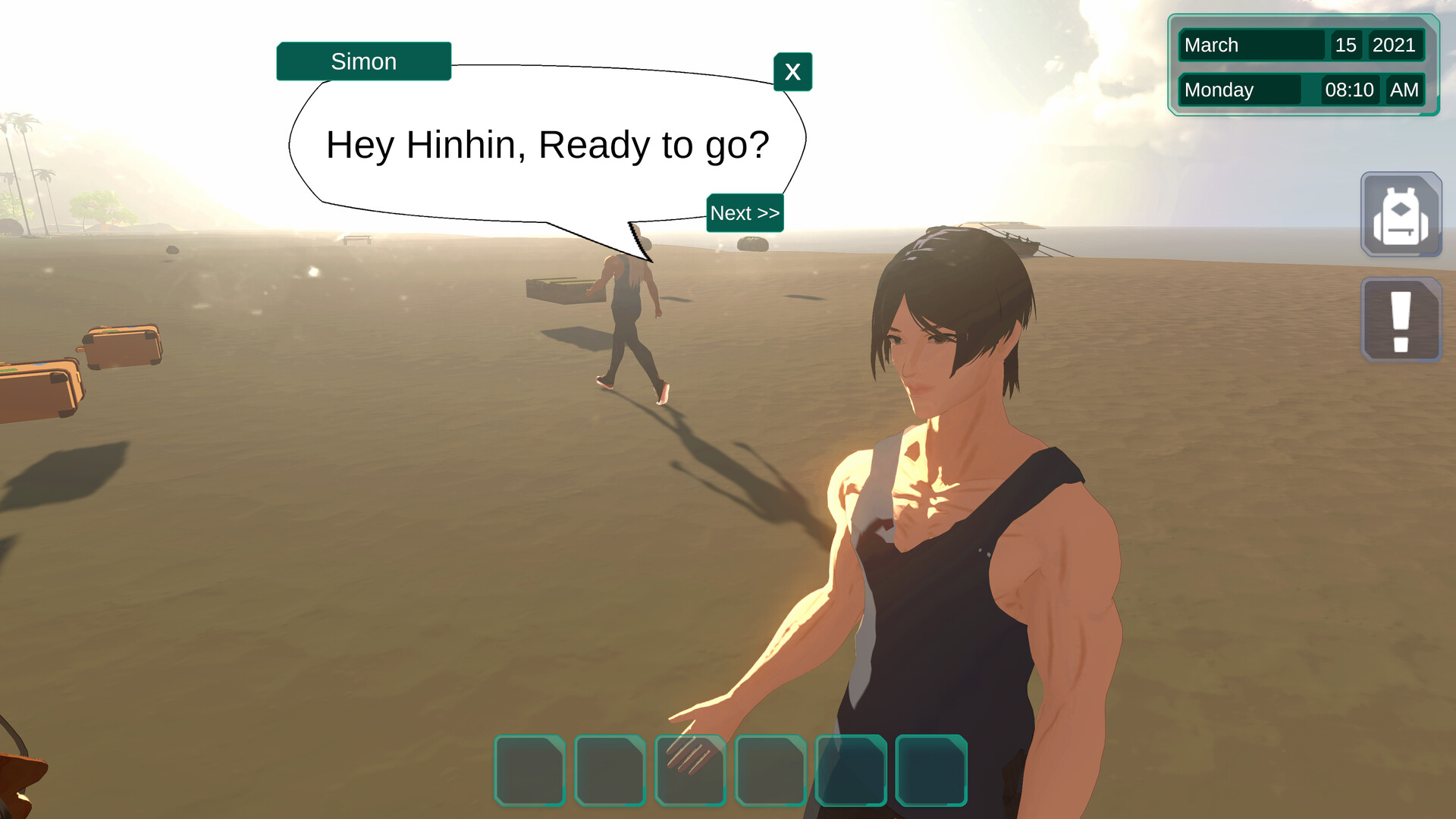Open the March month selector
Image resolution: width=1456 pixels, height=819 pixels.
(x=1251, y=45)
